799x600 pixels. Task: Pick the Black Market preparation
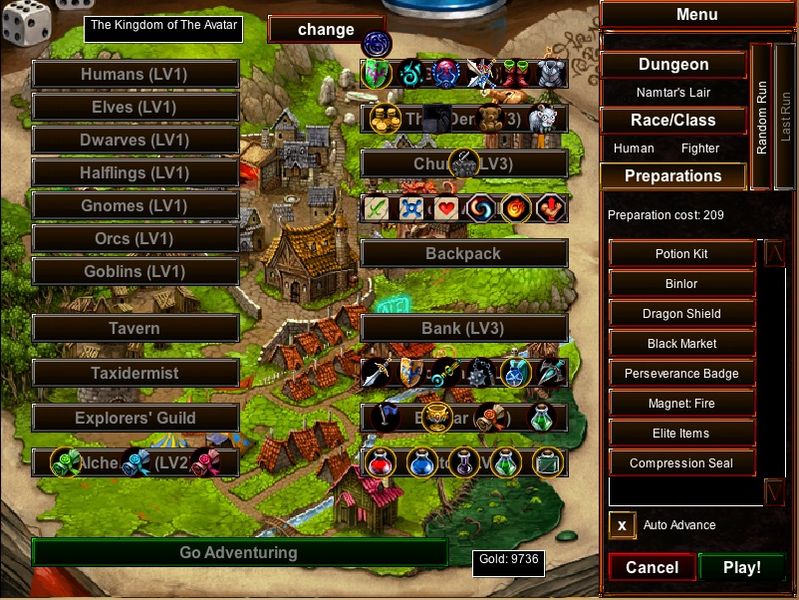coord(681,344)
